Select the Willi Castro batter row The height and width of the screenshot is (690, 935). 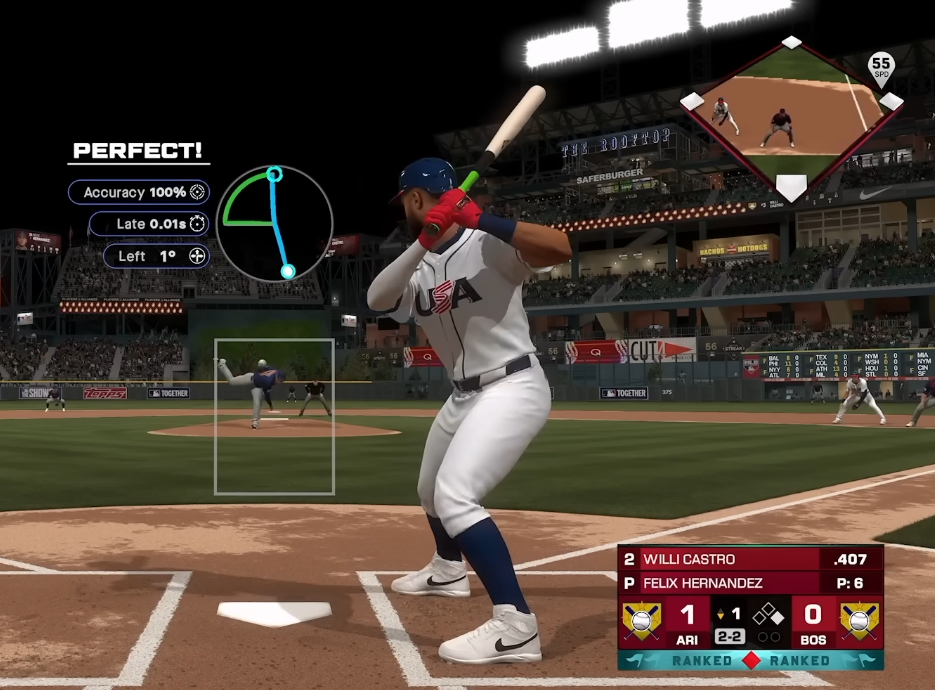click(x=750, y=559)
